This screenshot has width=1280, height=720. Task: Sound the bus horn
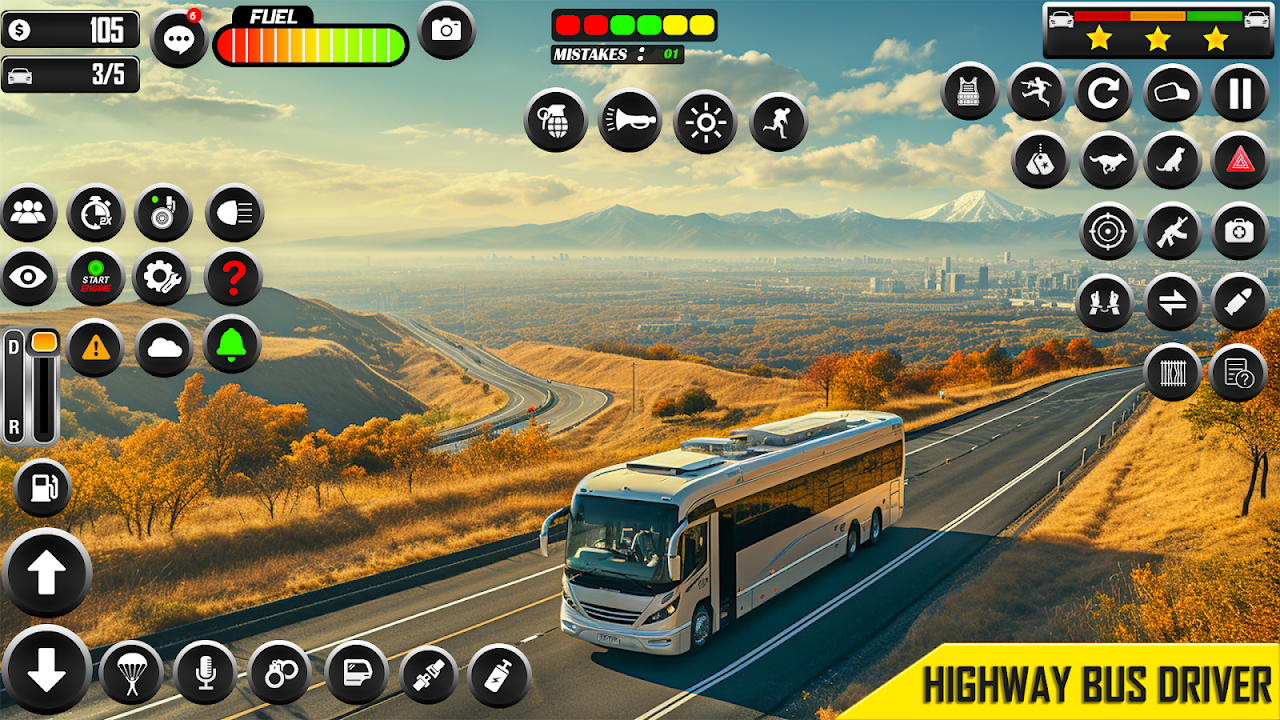[x=630, y=121]
